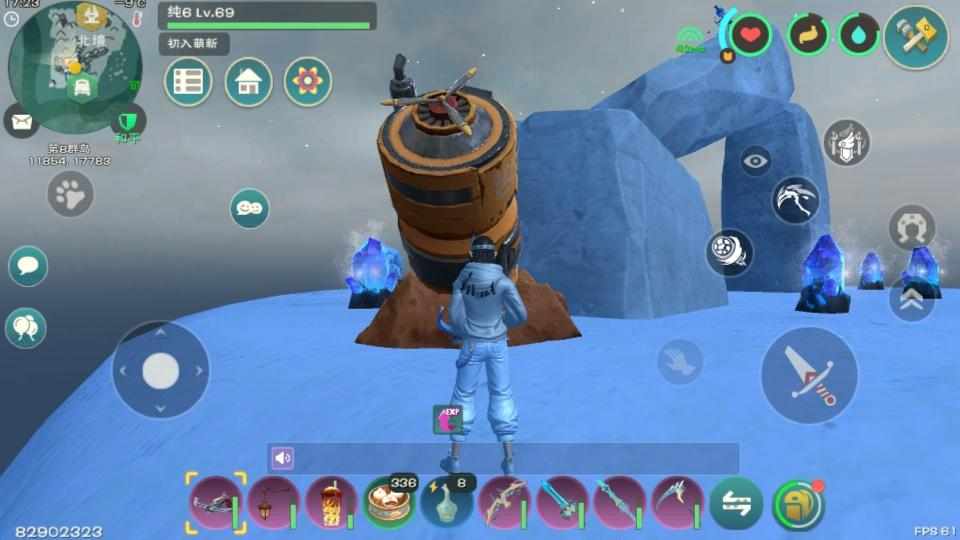This screenshot has width=960, height=540.
Task: Tap the double-chevron jump button
Action: 911,300
